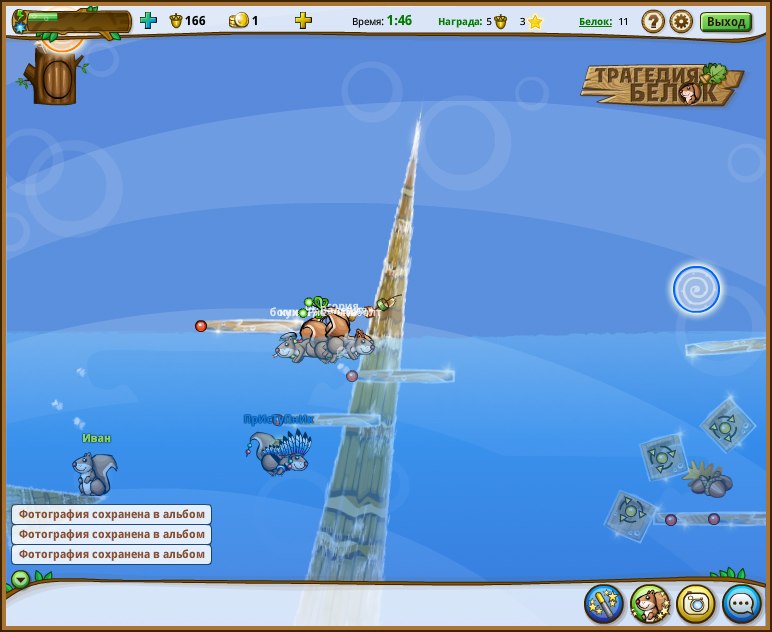
Task: Take a photo with the camera button
Action: [x=696, y=603]
